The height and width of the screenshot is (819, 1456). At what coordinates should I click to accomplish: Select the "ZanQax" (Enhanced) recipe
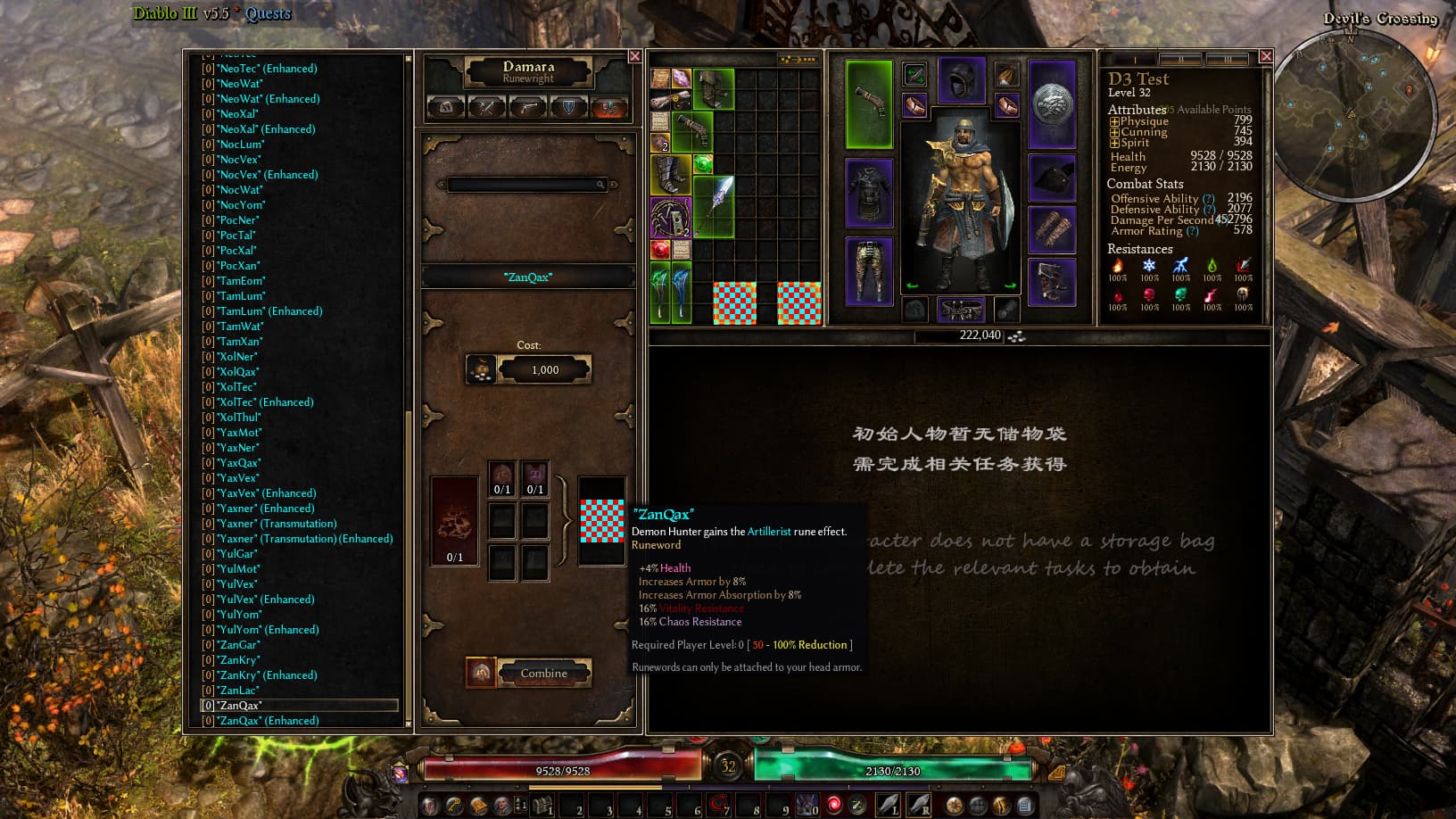click(x=269, y=721)
